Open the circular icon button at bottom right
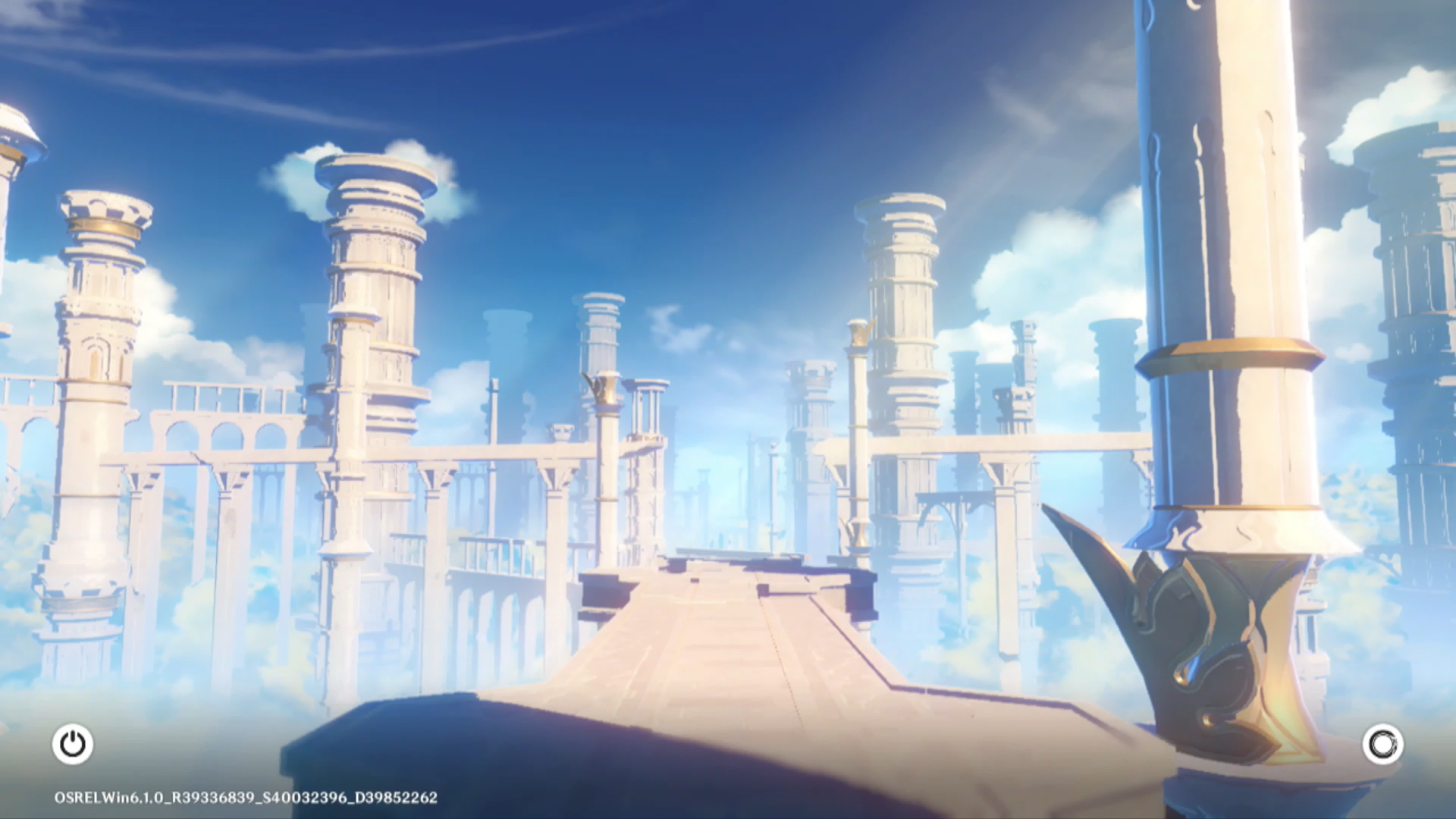The image size is (1456, 819). (x=1382, y=744)
